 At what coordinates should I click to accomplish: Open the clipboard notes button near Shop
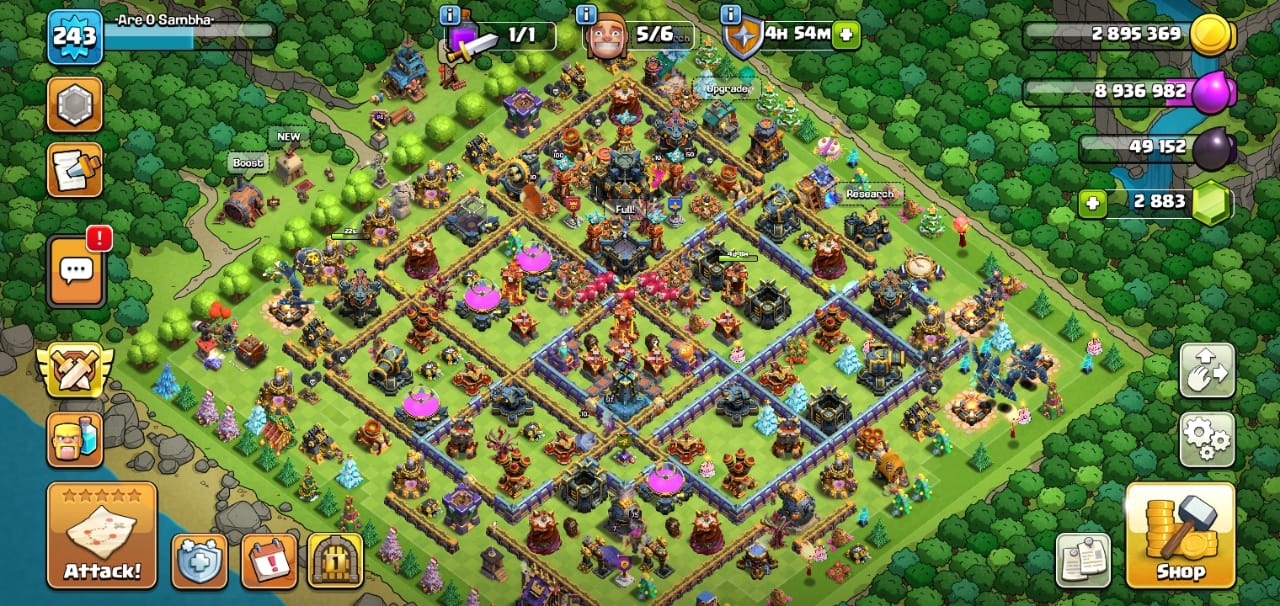coord(1084,560)
